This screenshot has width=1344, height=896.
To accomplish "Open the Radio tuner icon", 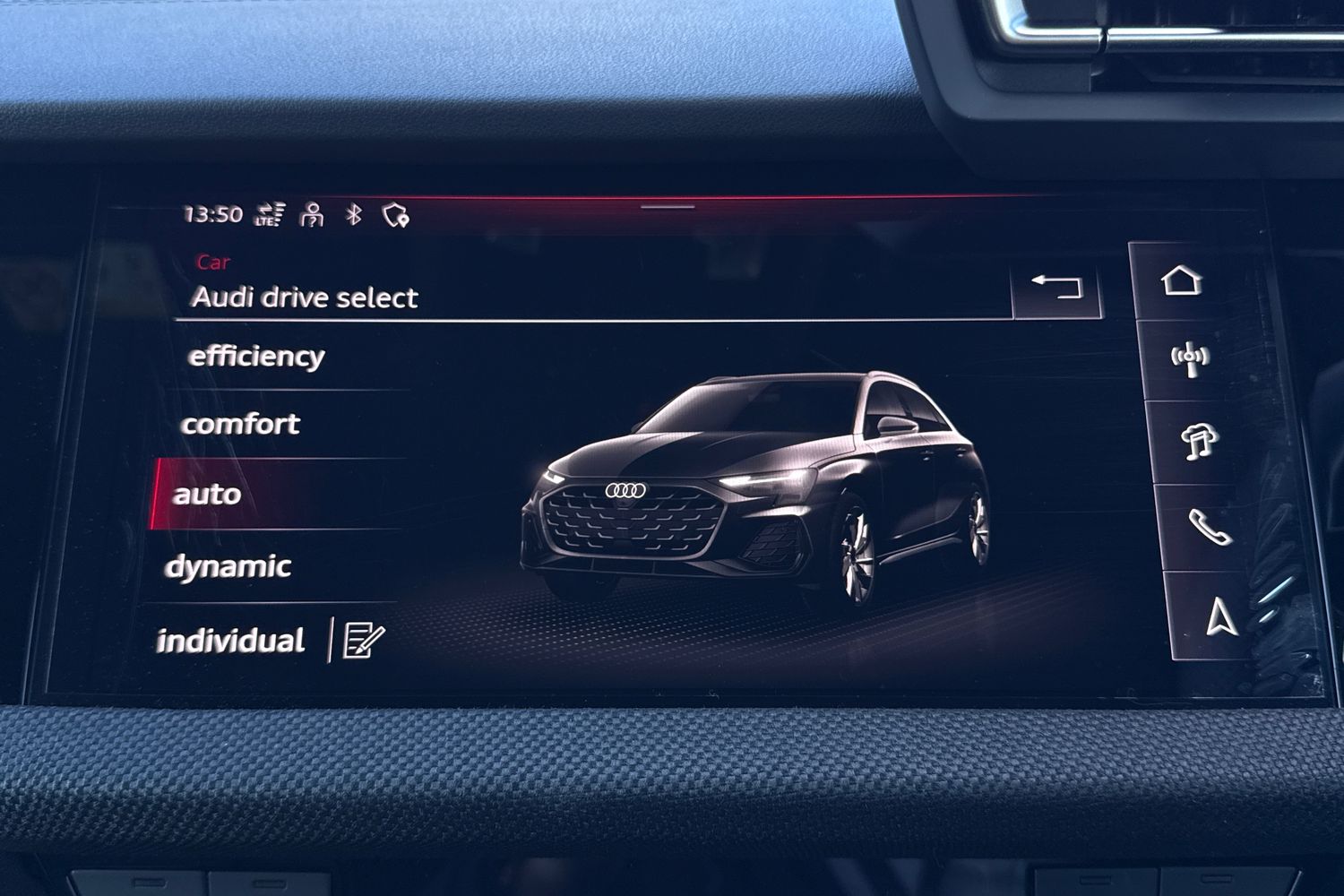I will [1190, 358].
